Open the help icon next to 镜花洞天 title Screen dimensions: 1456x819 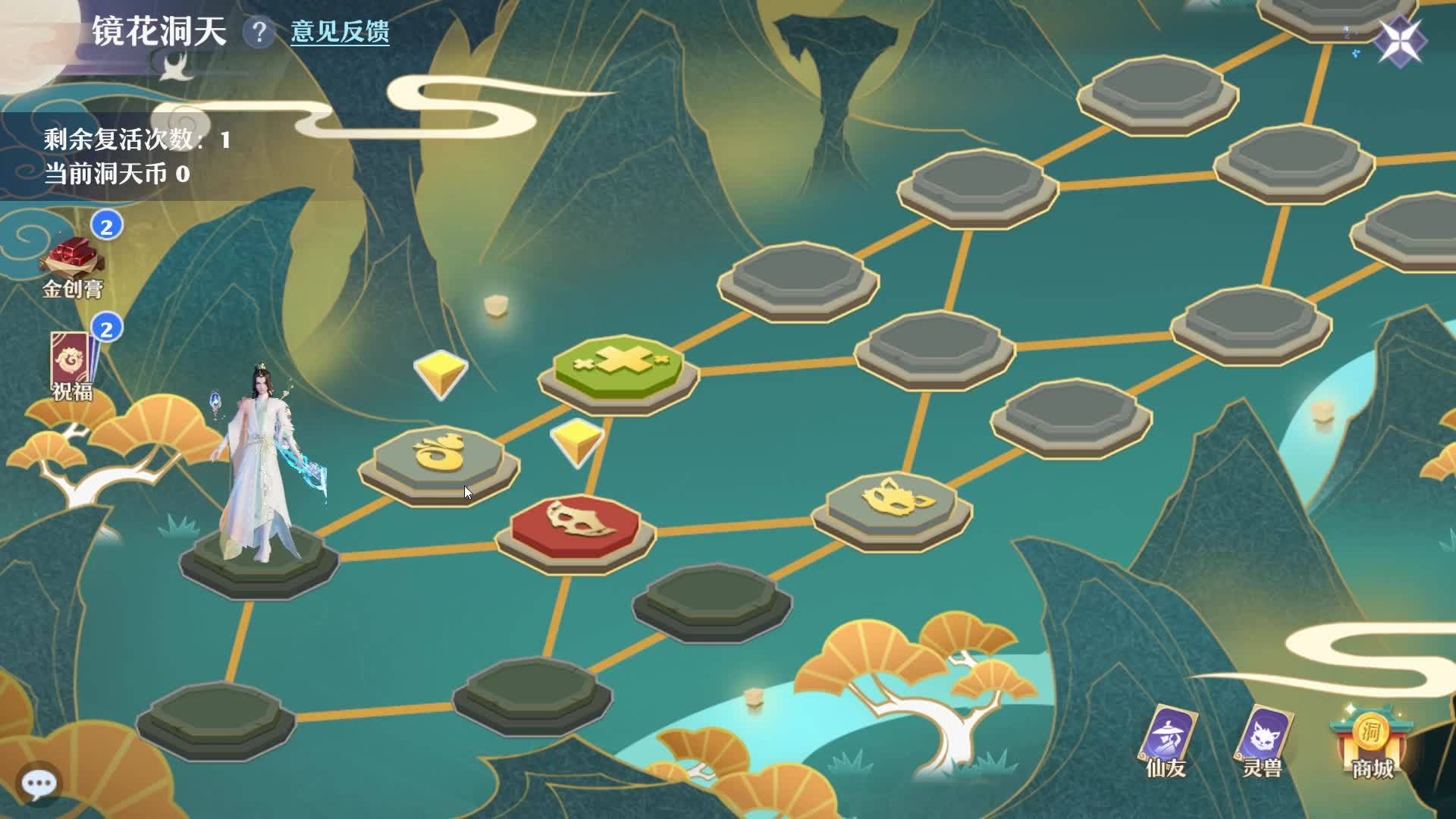(259, 30)
